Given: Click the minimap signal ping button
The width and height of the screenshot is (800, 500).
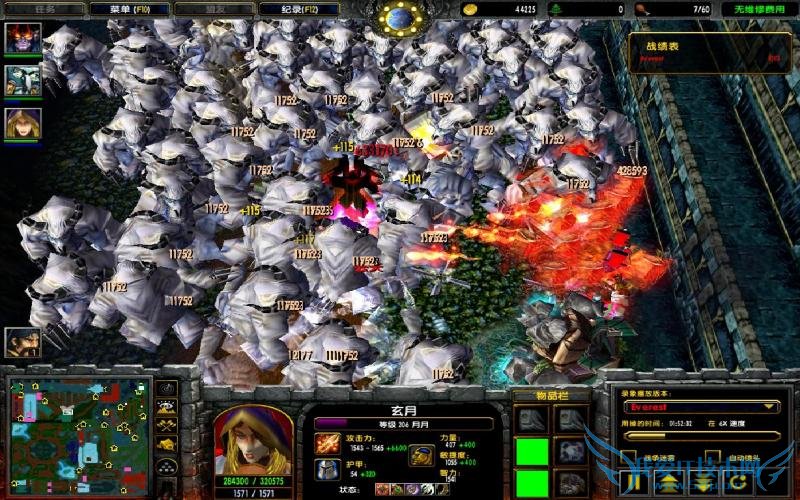Looking at the screenshot, I should coord(167,389).
